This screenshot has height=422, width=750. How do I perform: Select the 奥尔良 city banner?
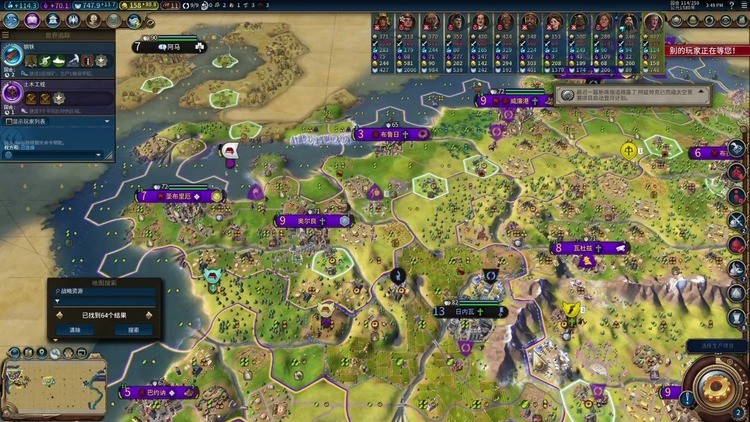tap(310, 220)
